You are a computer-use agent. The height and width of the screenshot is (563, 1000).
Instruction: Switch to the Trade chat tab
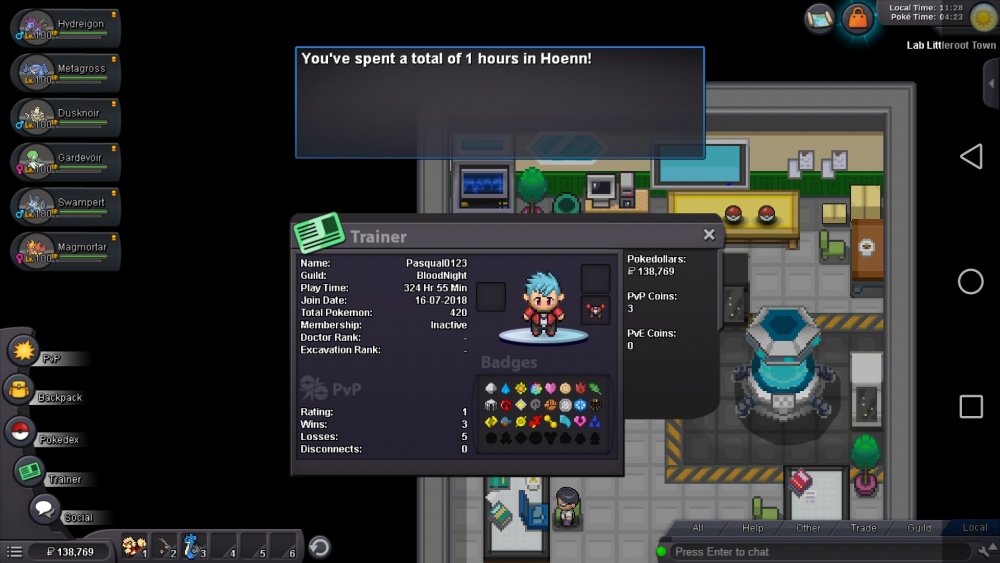tap(863, 528)
